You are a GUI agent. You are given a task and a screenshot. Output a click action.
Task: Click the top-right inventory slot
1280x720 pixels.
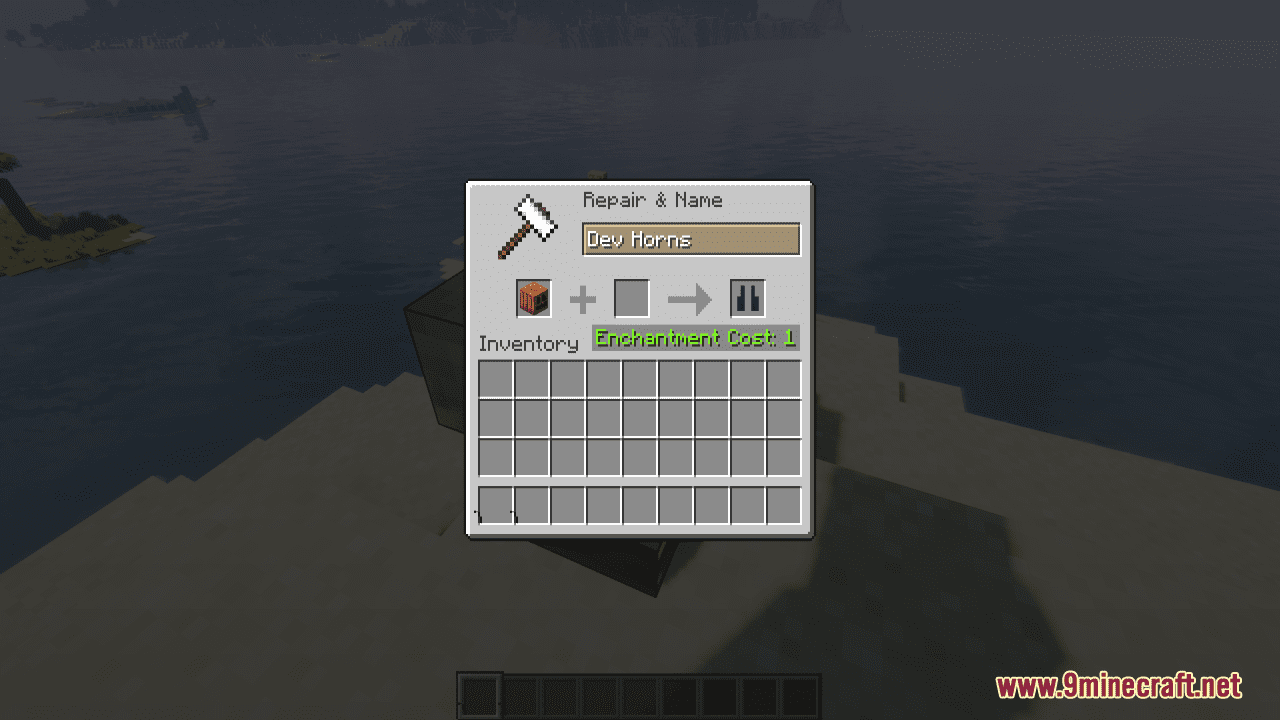(785, 379)
